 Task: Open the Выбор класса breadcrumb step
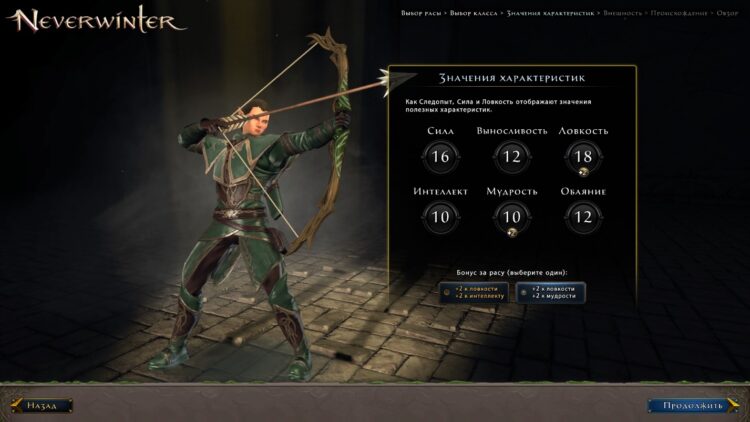point(475,13)
